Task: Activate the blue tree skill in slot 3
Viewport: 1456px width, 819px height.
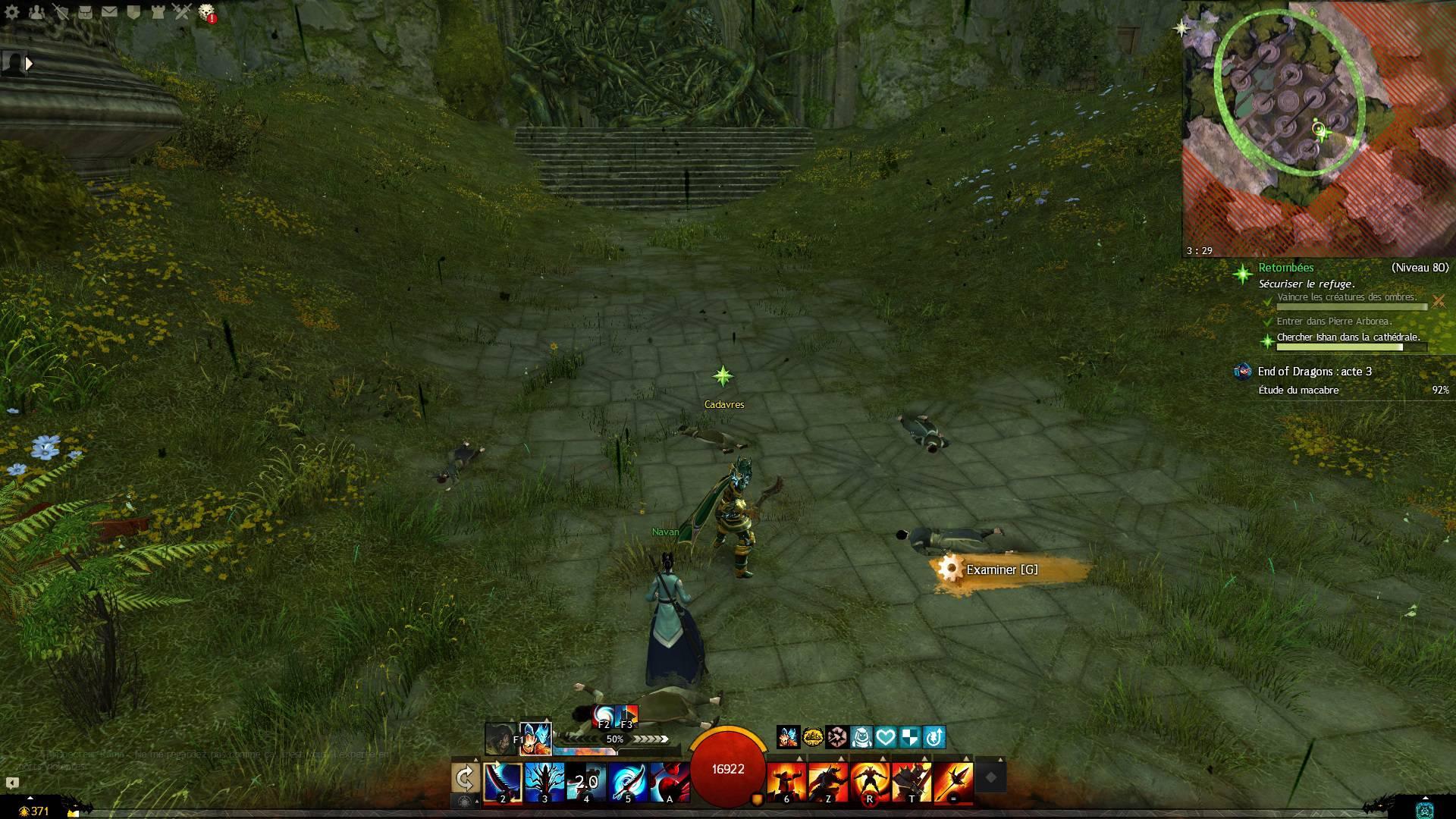Action: [x=544, y=781]
